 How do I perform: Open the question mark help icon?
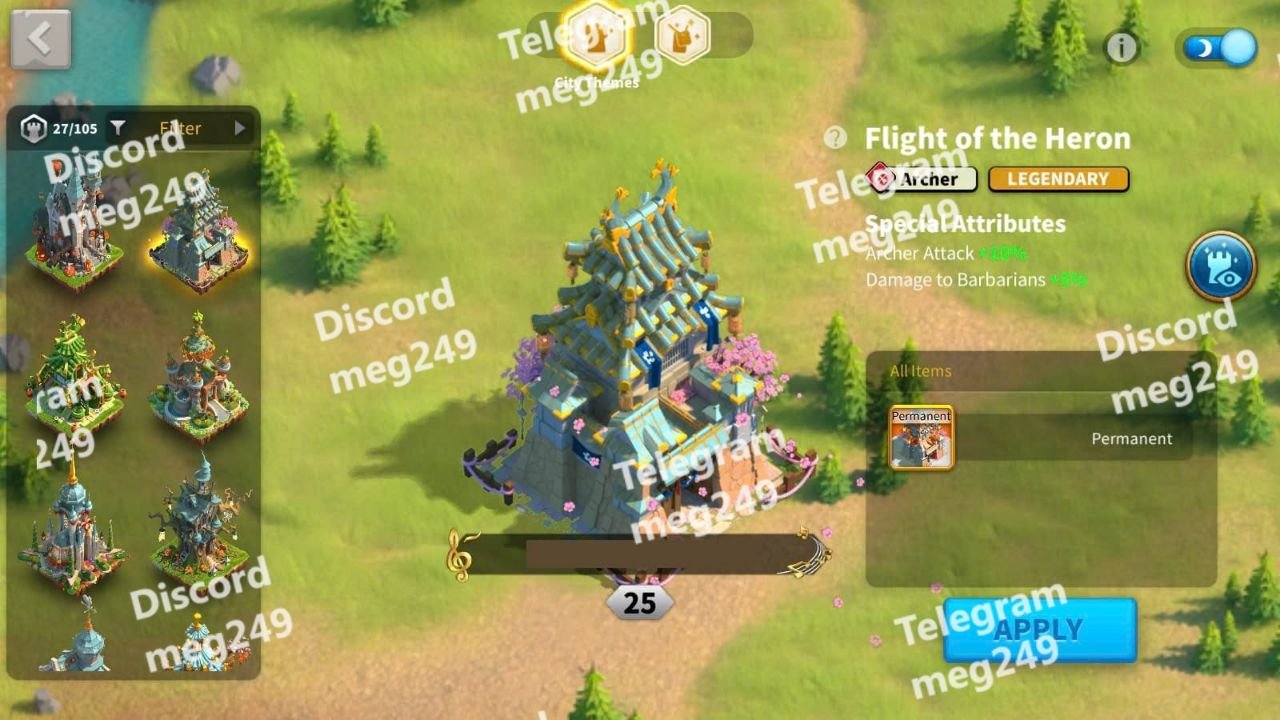pos(835,138)
